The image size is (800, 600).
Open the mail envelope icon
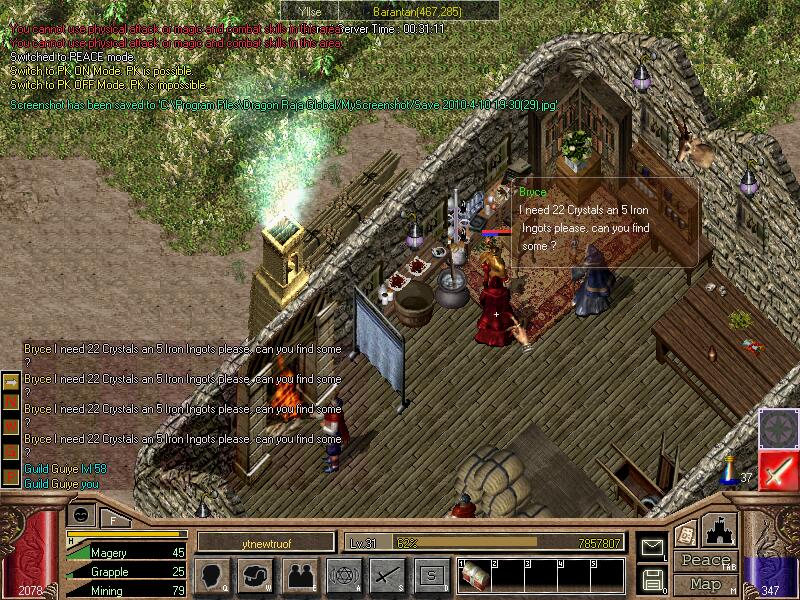point(651,549)
